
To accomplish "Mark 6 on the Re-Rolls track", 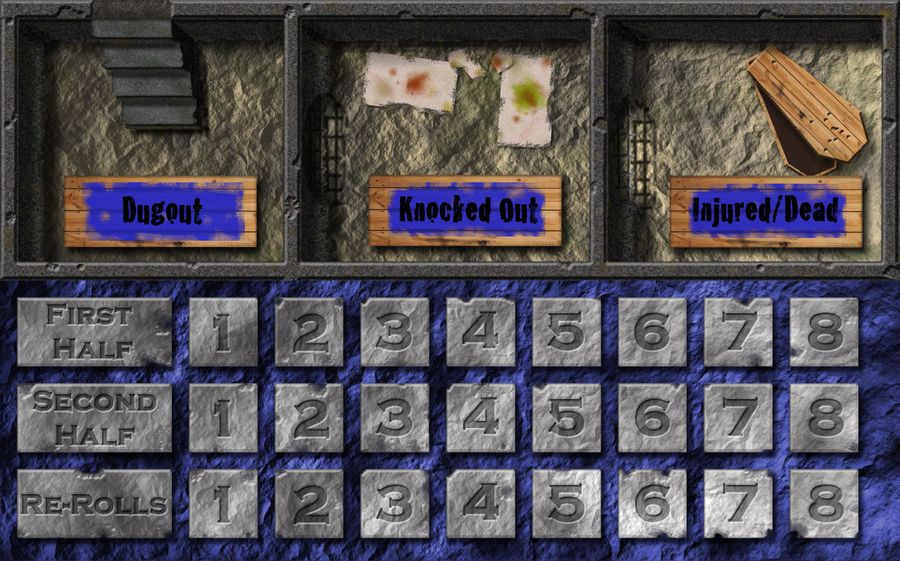I will coord(652,503).
